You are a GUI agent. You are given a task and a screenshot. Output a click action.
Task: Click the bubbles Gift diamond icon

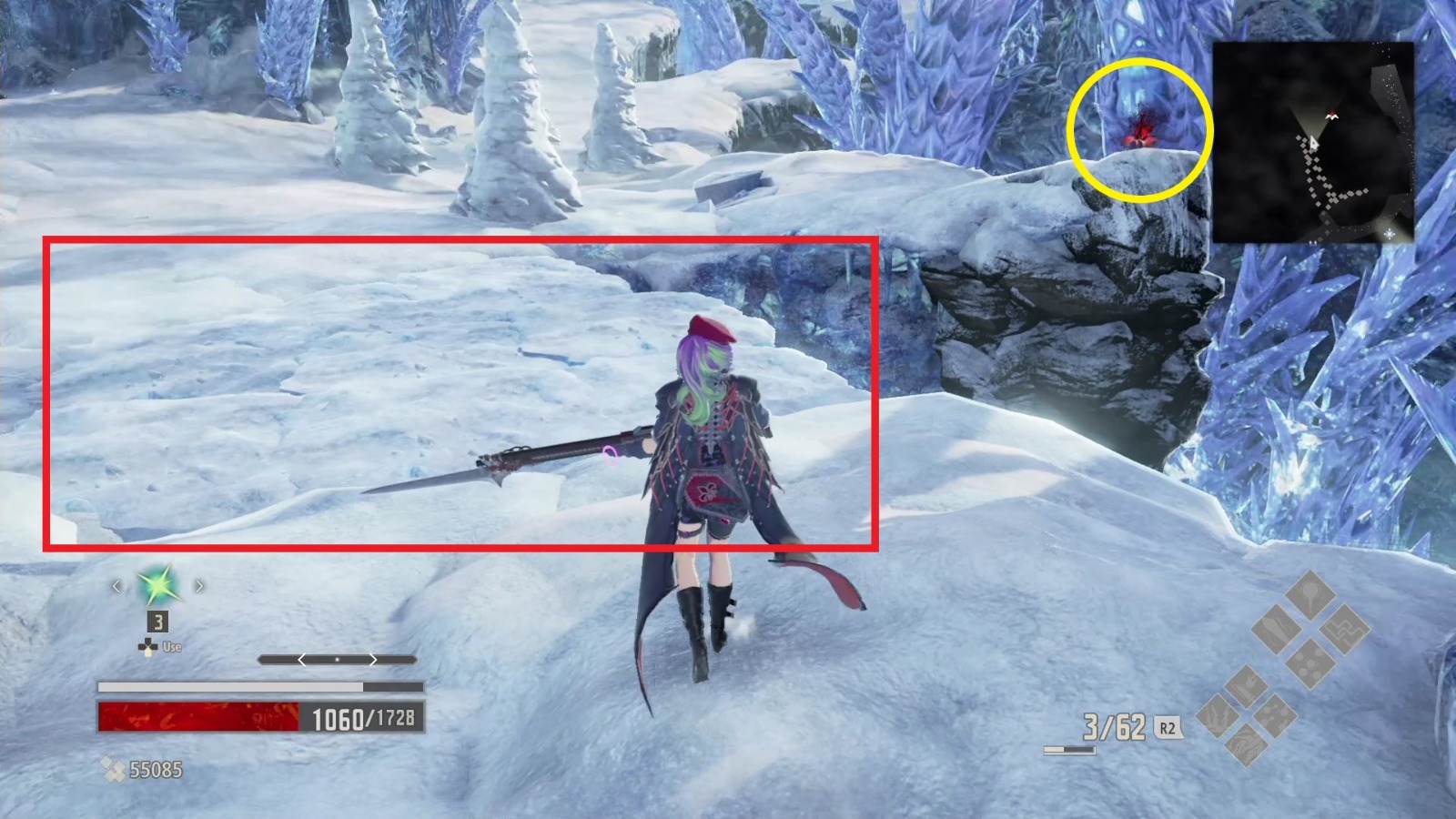[x=1311, y=662]
